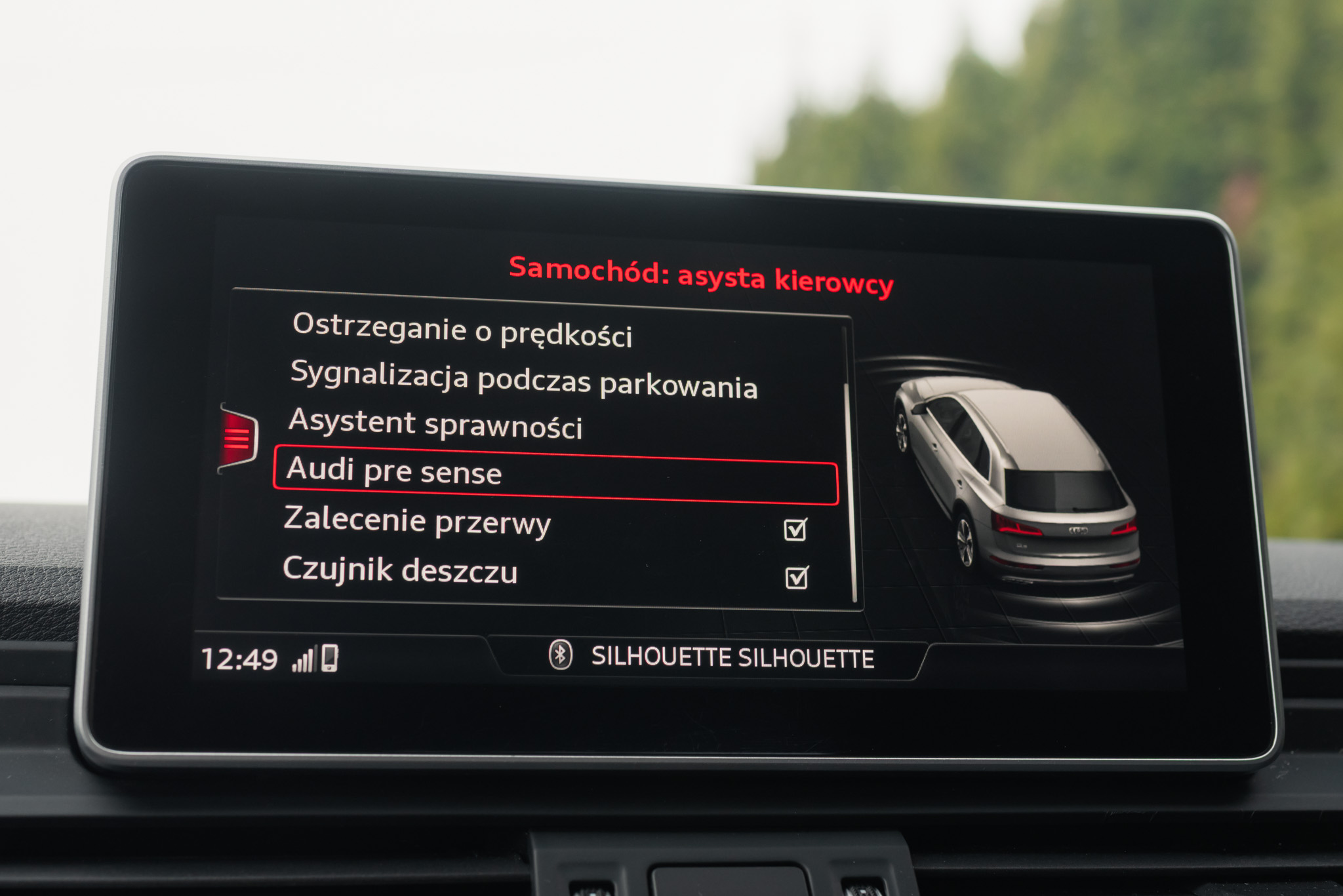Open the highlighted Audi pre sense entry

555,475
